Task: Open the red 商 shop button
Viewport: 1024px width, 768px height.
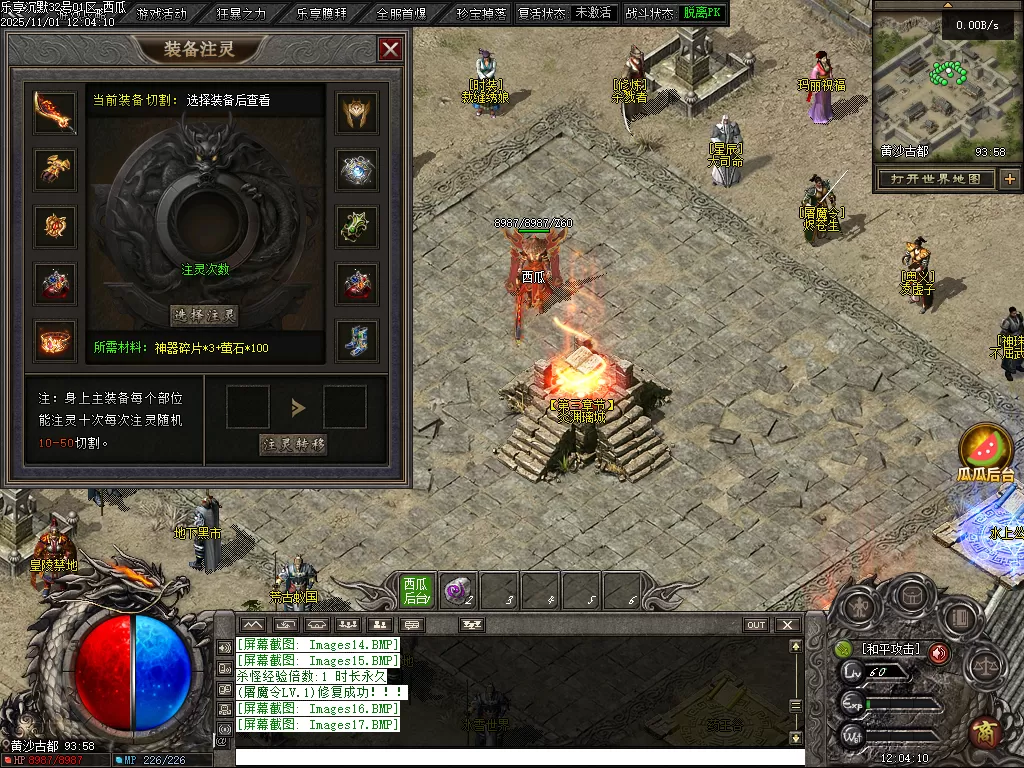Action: 986,732
